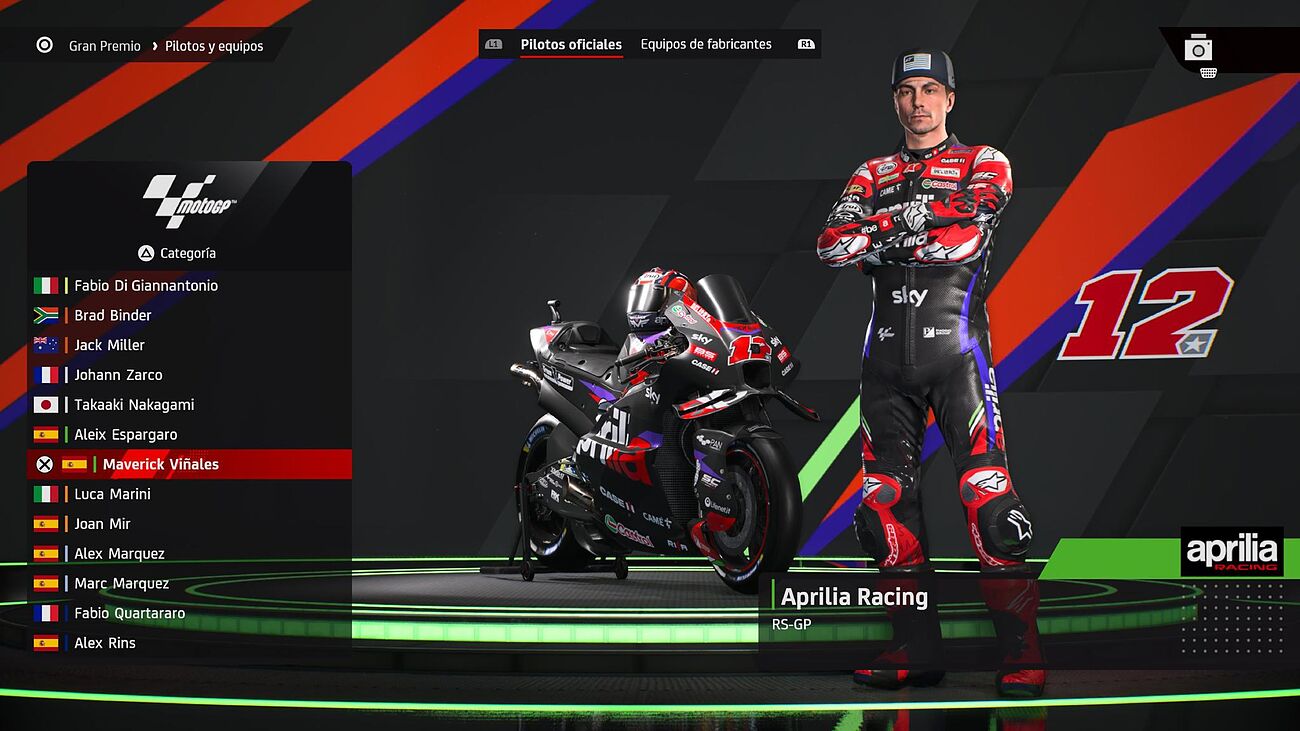Choose Takaaki Nakagami

pos(134,405)
